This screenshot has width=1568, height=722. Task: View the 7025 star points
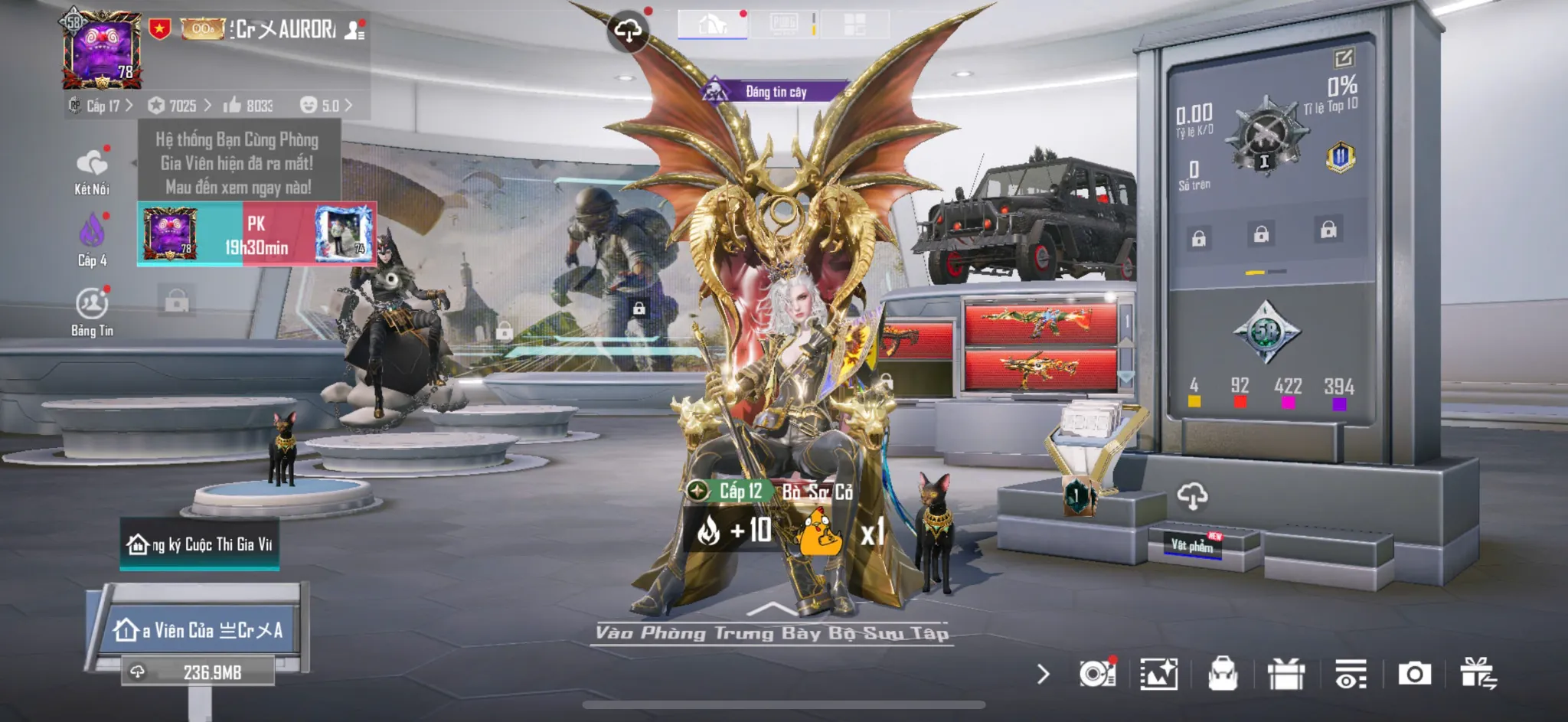pyautogui.click(x=179, y=106)
